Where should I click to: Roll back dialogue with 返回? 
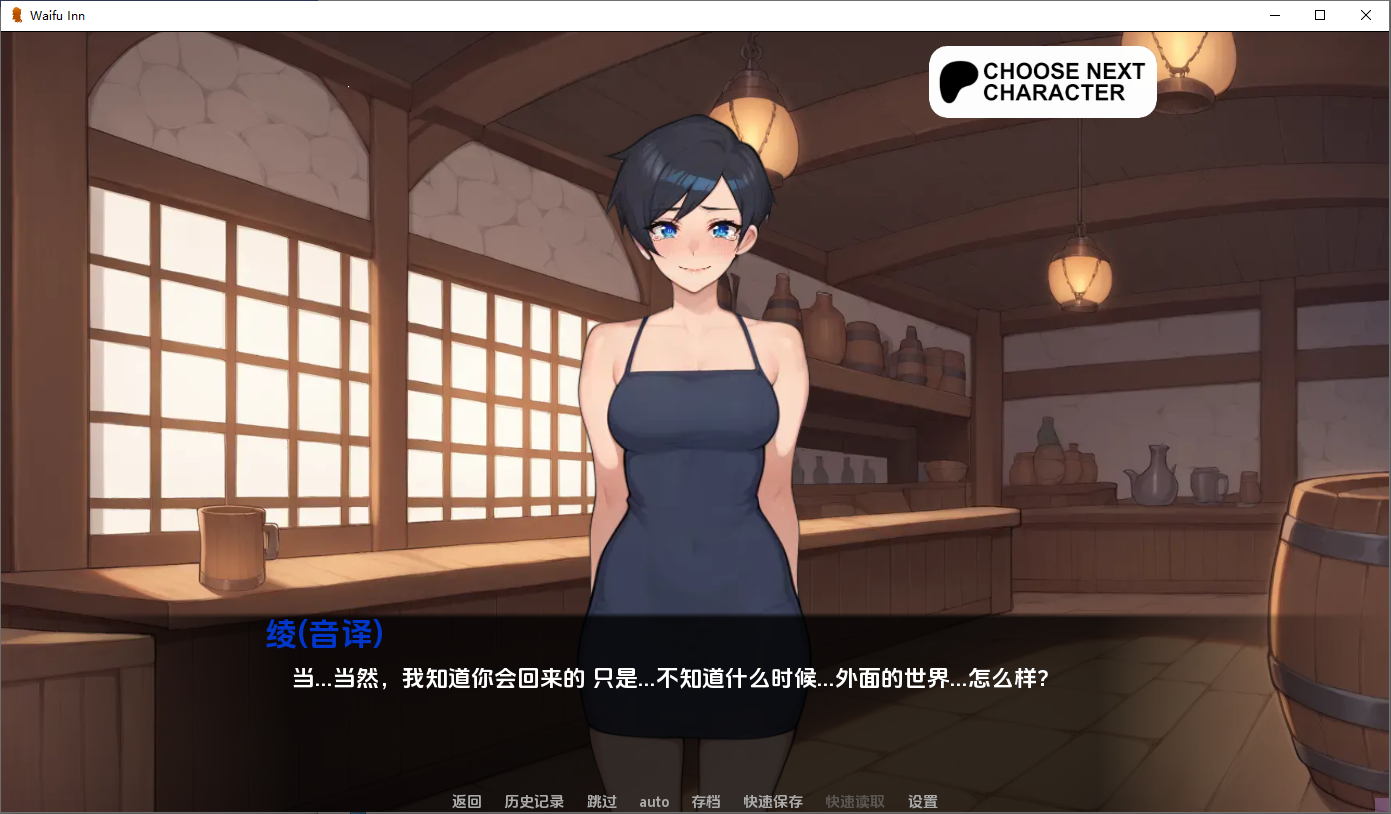coord(465,801)
